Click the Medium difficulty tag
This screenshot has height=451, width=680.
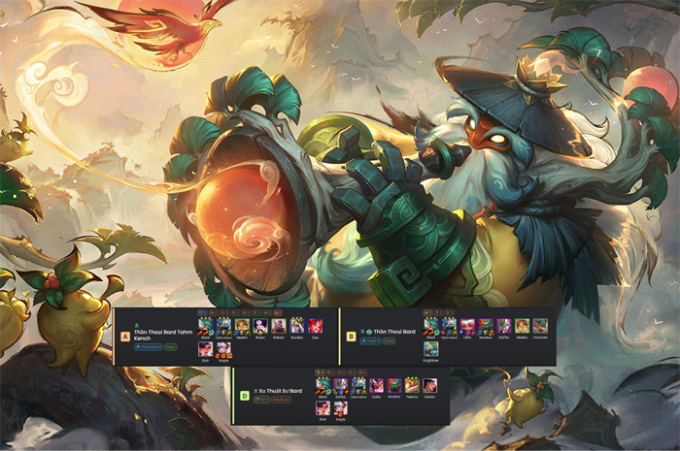pyautogui.click(x=288, y=400)
